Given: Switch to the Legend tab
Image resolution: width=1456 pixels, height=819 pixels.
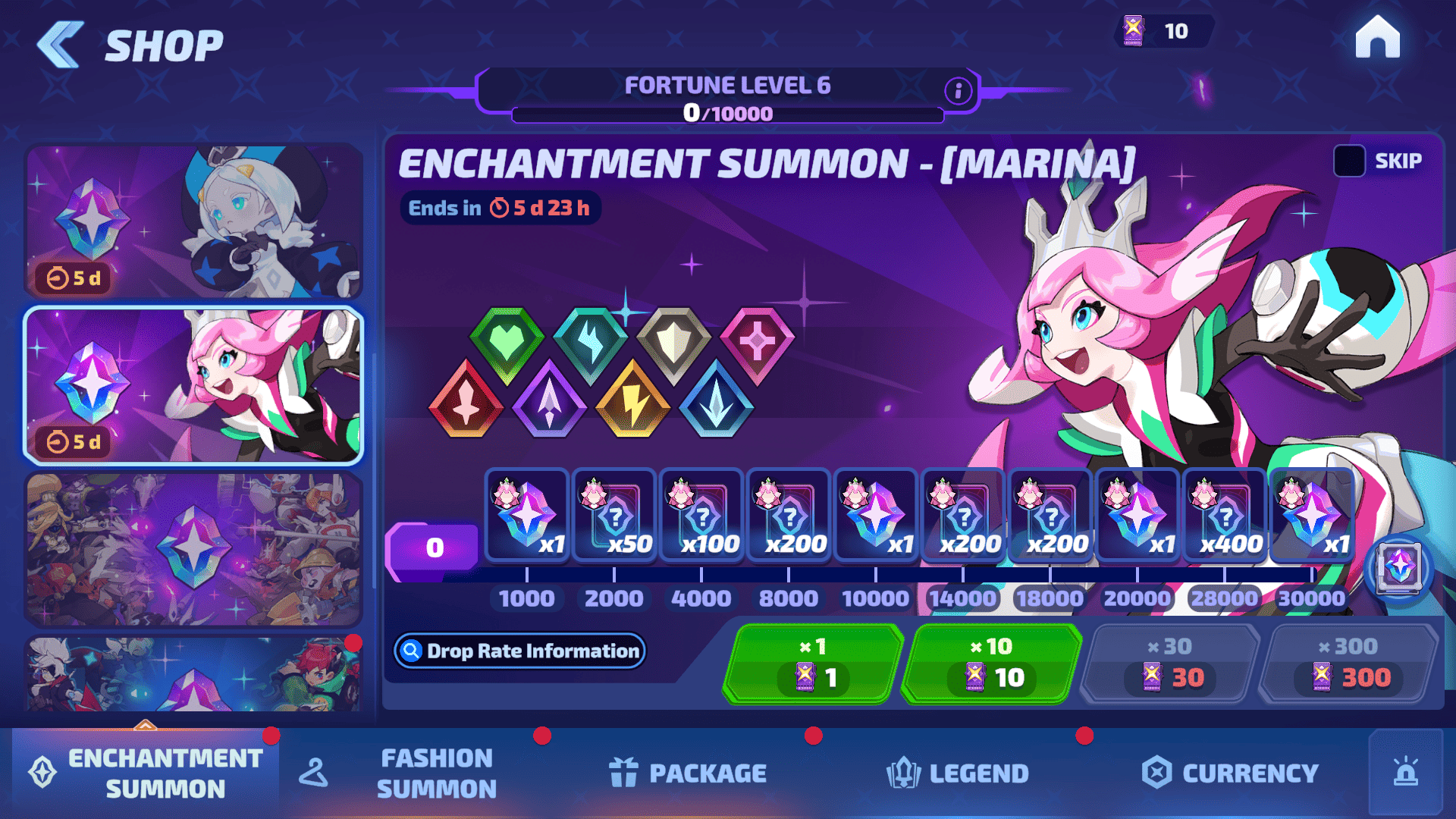Looking at the screenshot, I should (958, 773).
